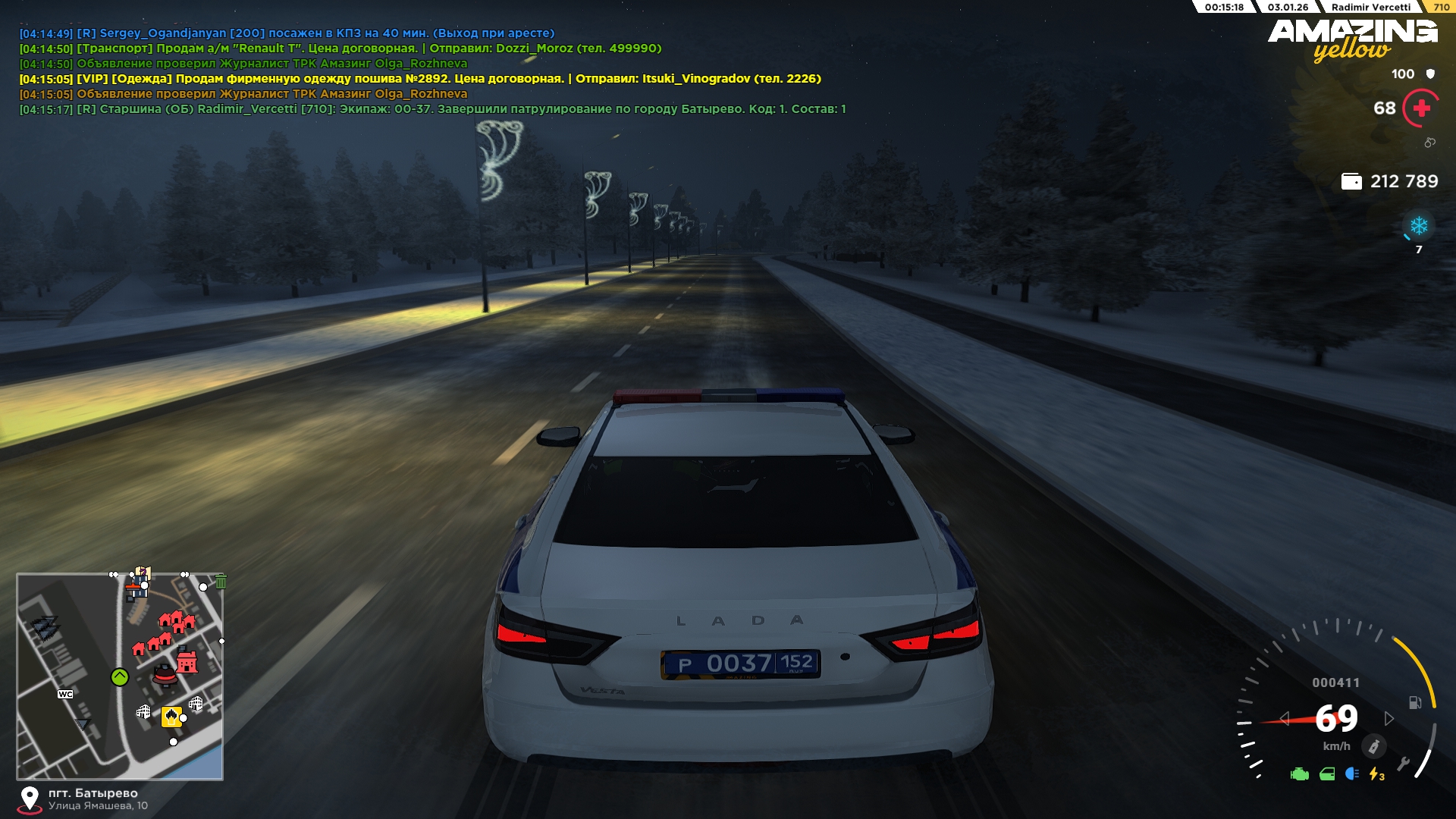This screenshot has width=1456, height=819.
Task: Click the handcuffs status icon
Action: [x=1429, y=143]
